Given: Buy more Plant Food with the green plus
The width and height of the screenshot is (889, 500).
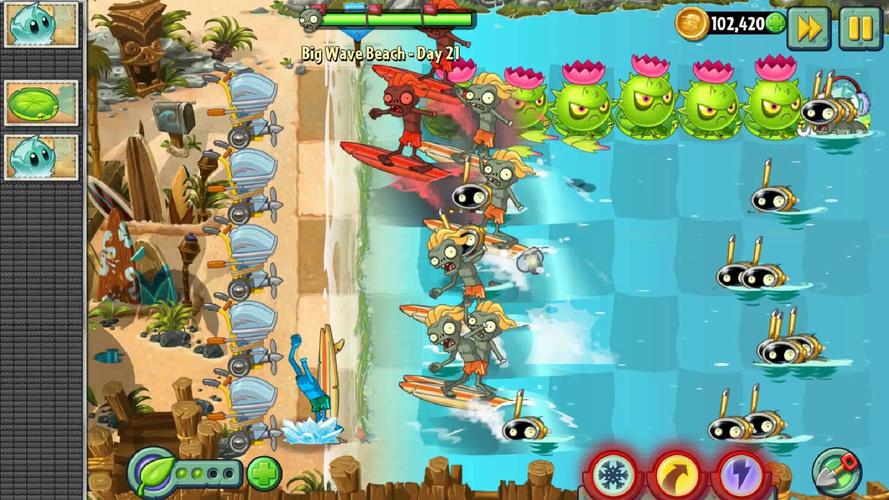Looking at the screenshot, I should point(264,472).
